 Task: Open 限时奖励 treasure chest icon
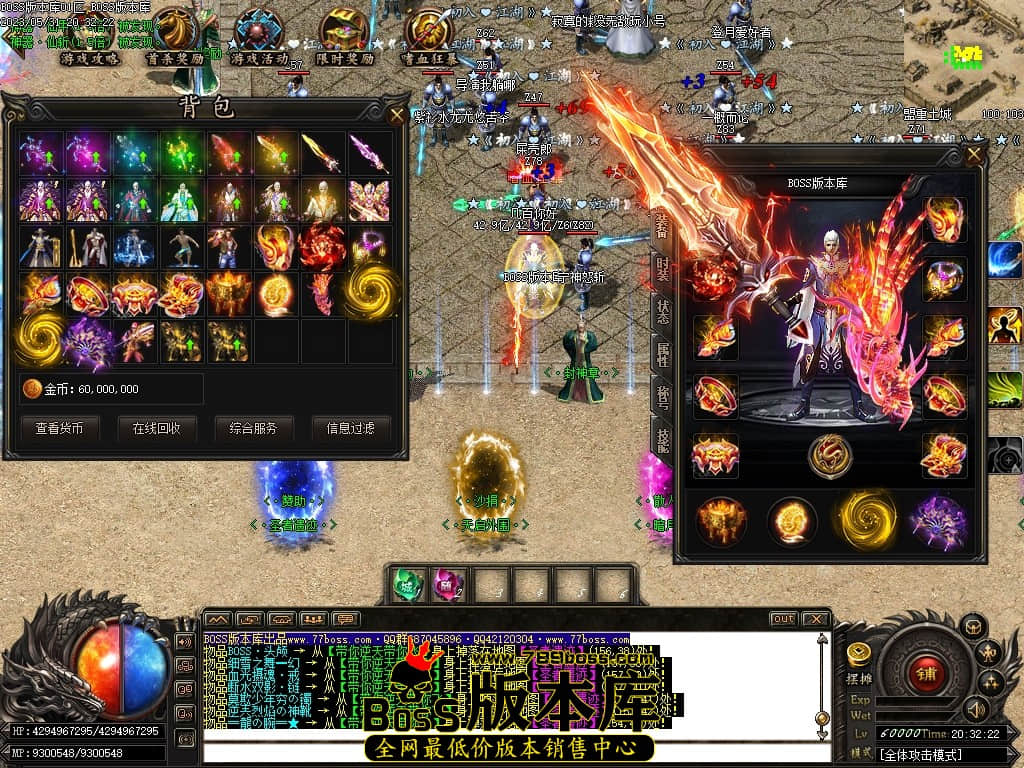pos(345,38)
